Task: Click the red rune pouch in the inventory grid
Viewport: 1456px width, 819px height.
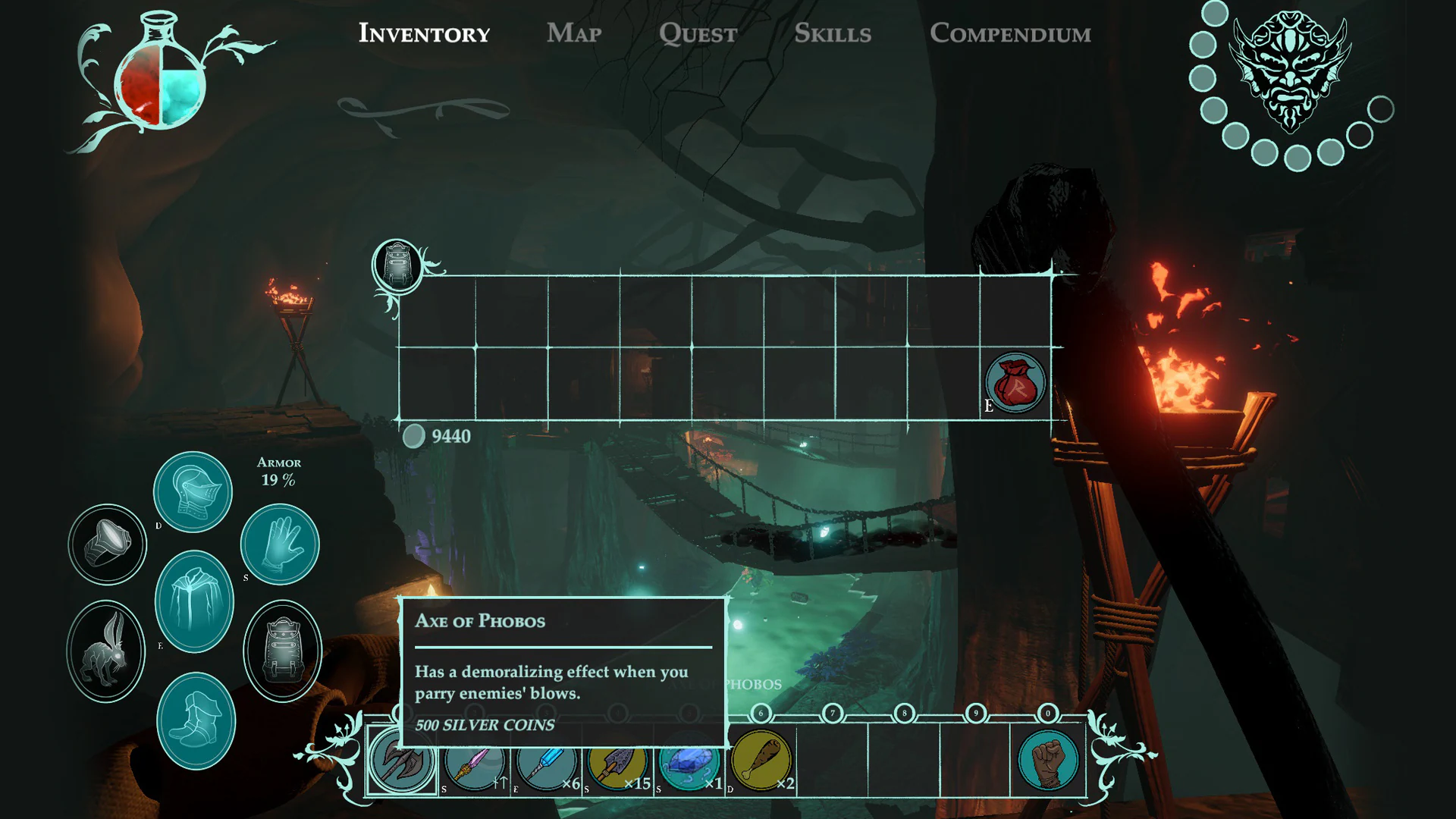Action: point(1015,383)
